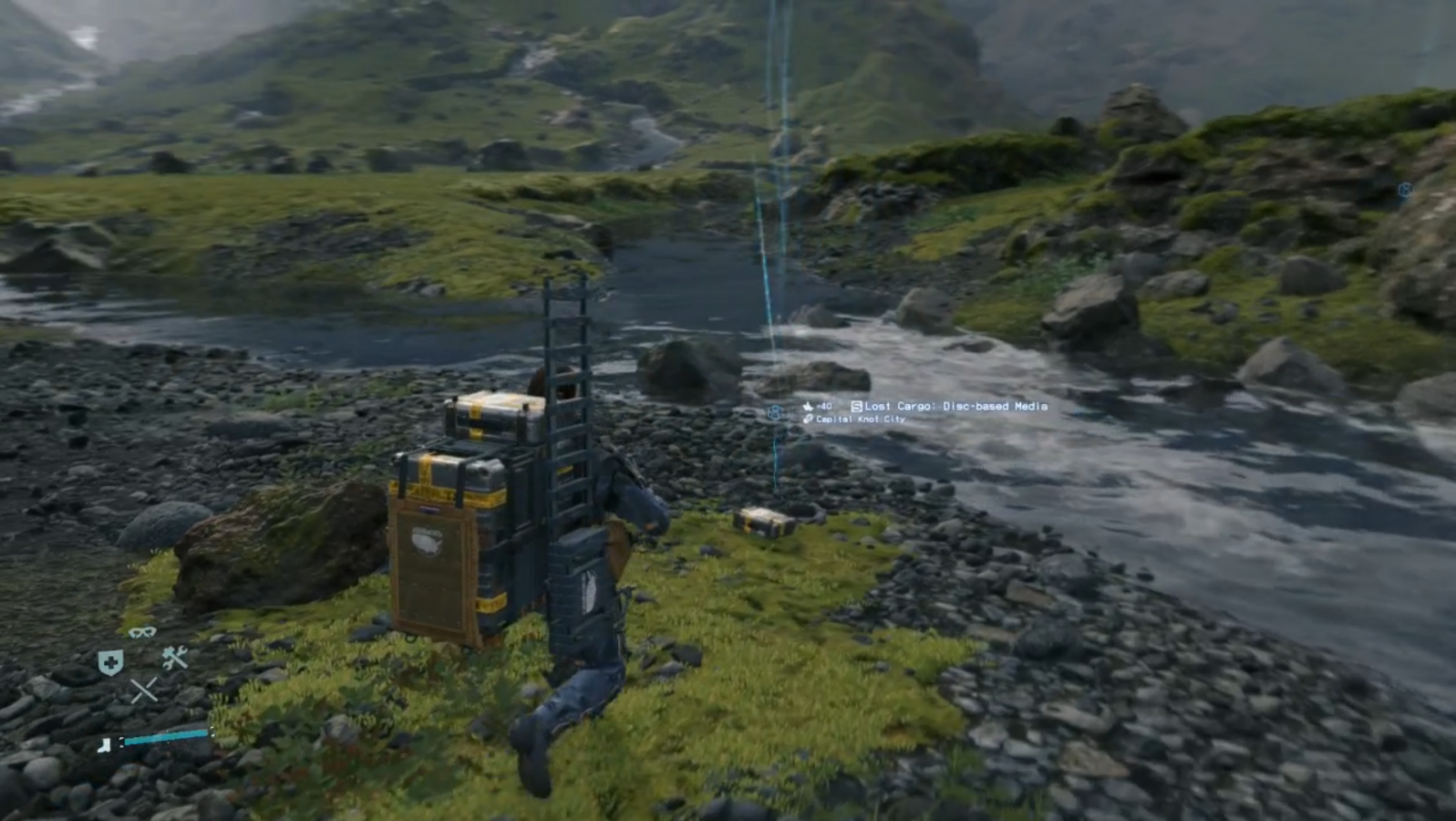Select the Lost Cargo: Disc-based Media label
The height and width of the screenshot is (821, 1456).
coord(957,407)
